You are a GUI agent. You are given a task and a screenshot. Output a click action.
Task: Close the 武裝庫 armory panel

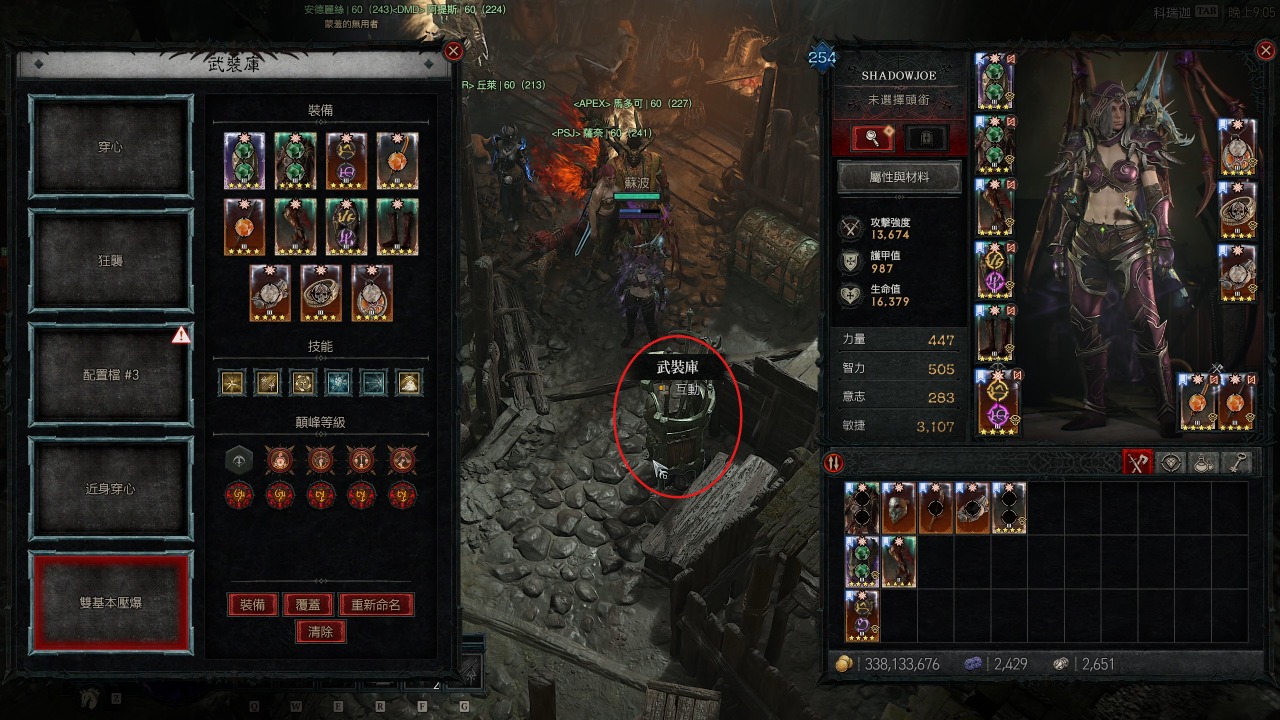pos(453,52)
